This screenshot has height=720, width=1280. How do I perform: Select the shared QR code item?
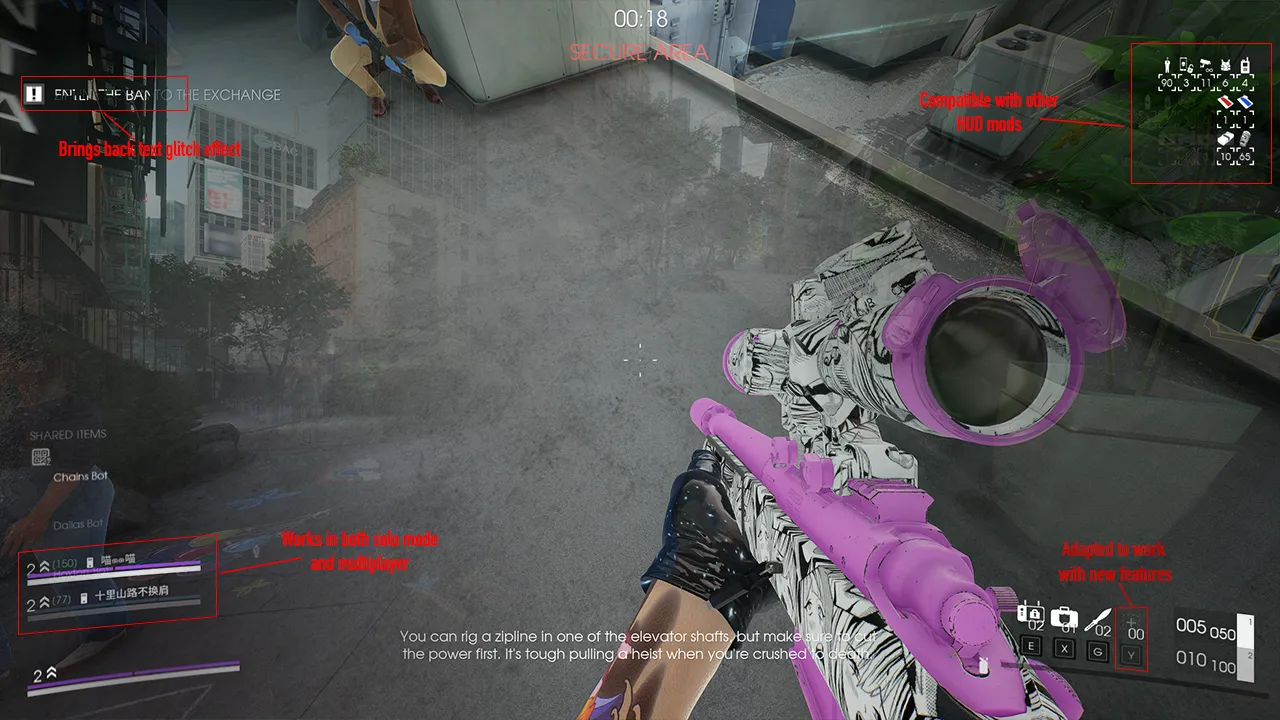[41, 457]
